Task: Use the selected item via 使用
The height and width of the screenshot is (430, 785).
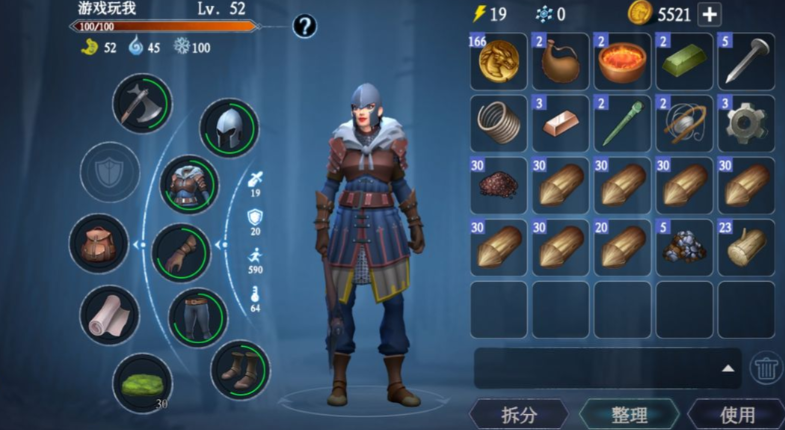Action: (x=737, y=414)
